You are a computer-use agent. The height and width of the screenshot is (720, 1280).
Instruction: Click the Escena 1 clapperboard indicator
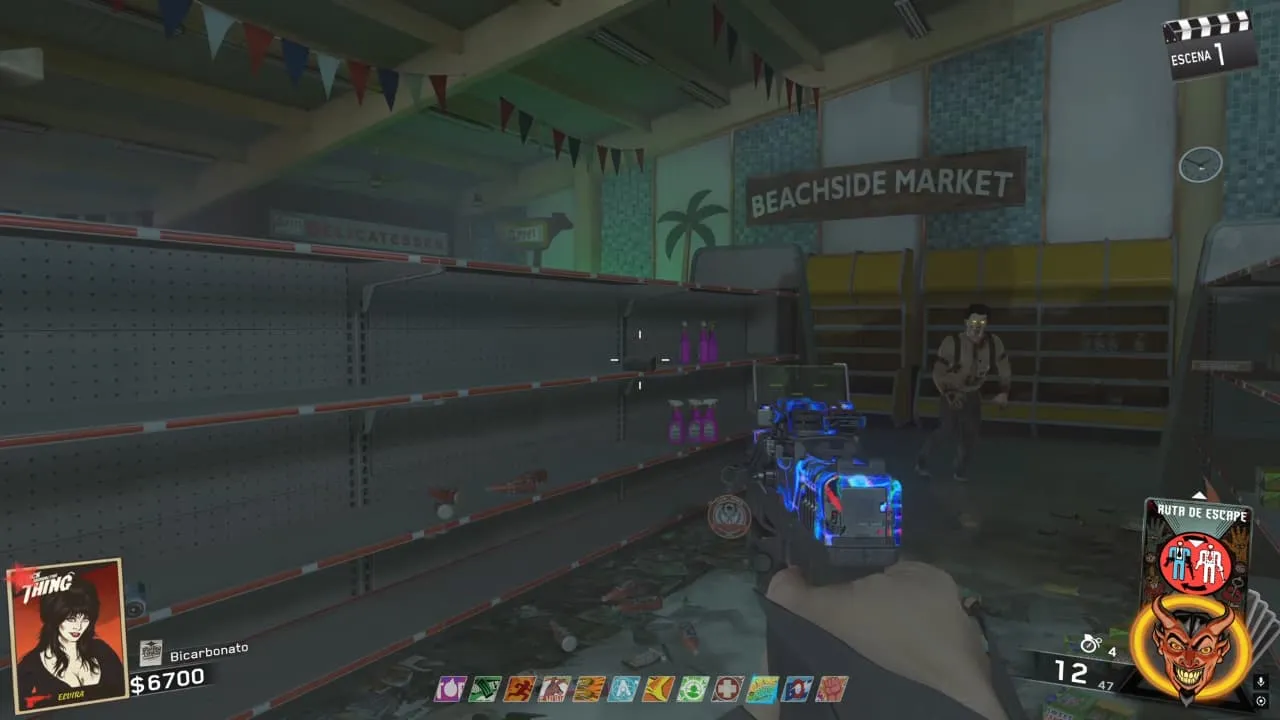click(x=1209, y=44)
